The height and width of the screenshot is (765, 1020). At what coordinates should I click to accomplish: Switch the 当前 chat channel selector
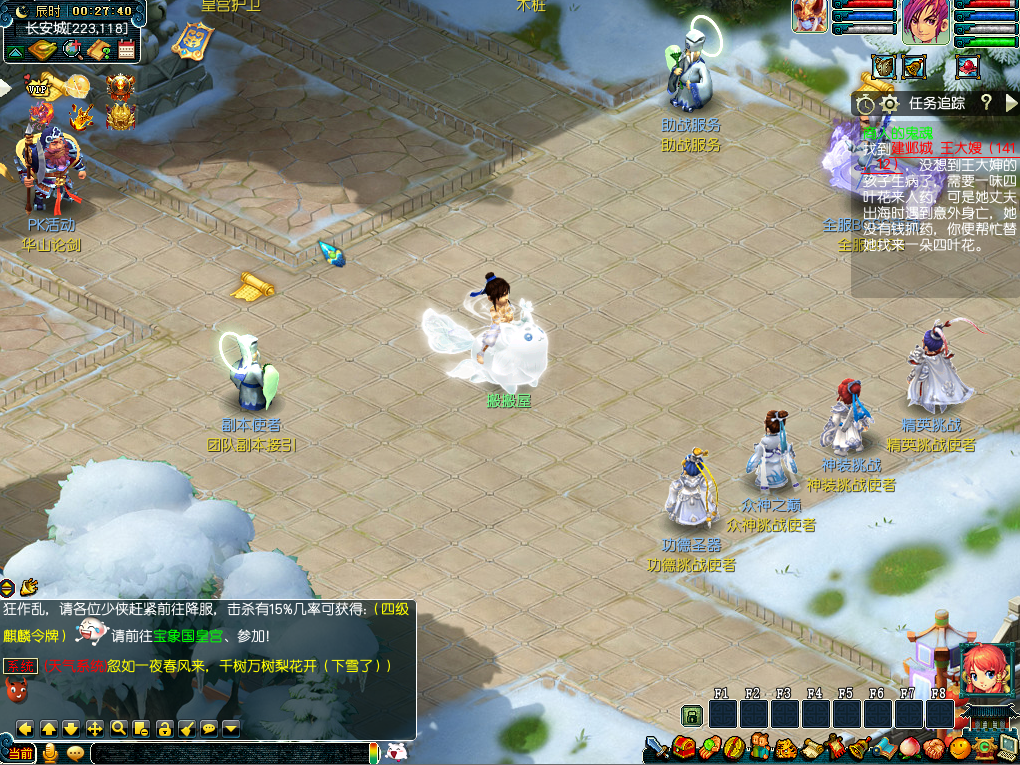coord(19,753)
